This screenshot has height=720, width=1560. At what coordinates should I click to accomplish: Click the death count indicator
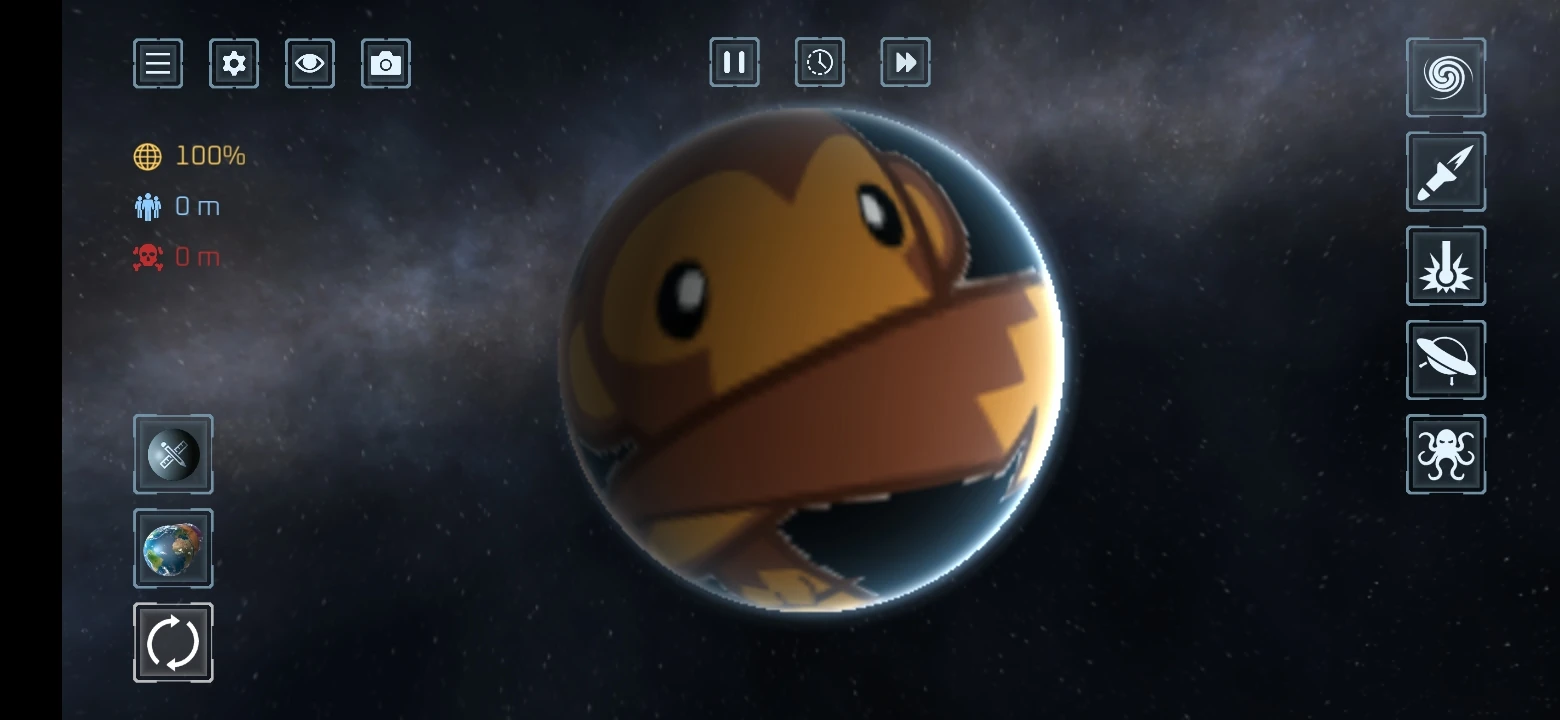click(197, 256)
